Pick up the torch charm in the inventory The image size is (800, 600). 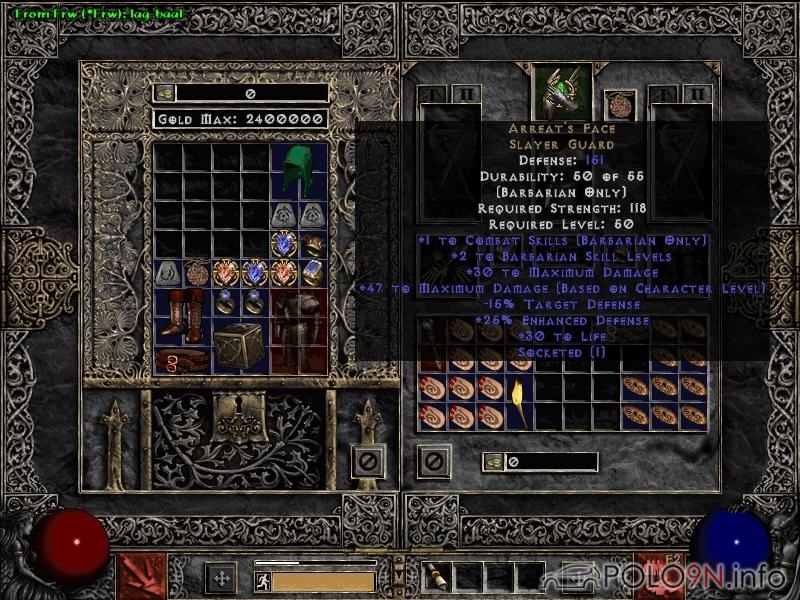click(x=519, y=401)
